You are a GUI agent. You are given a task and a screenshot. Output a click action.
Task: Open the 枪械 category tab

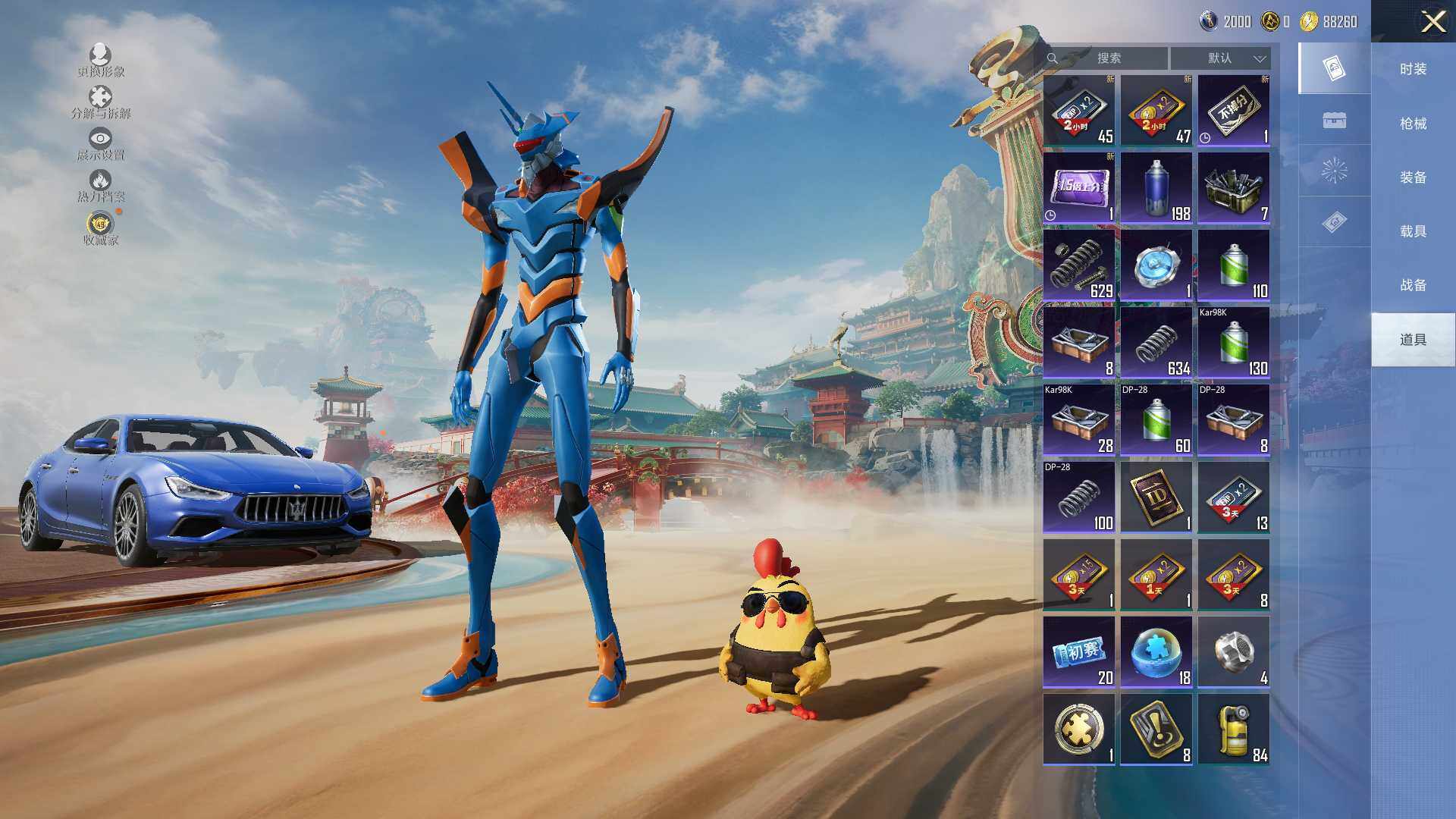point(1413,123)
